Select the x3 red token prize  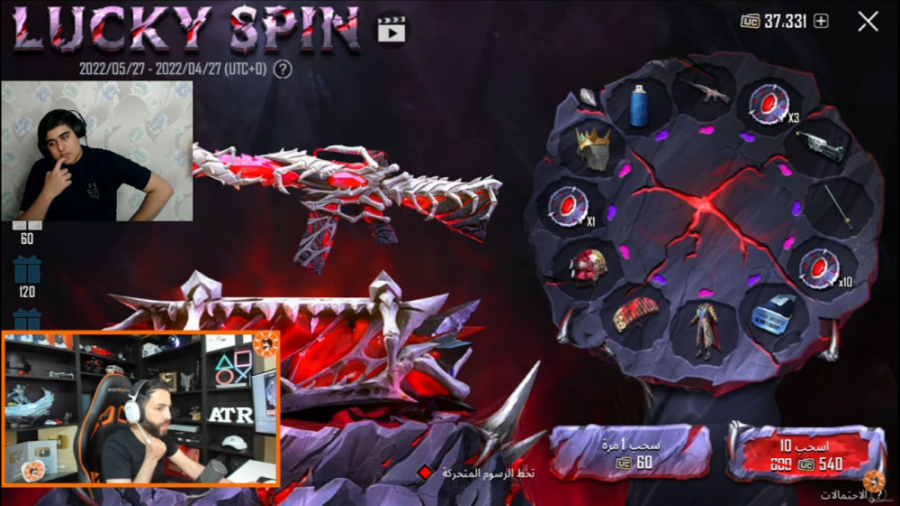tap(769, 104)
